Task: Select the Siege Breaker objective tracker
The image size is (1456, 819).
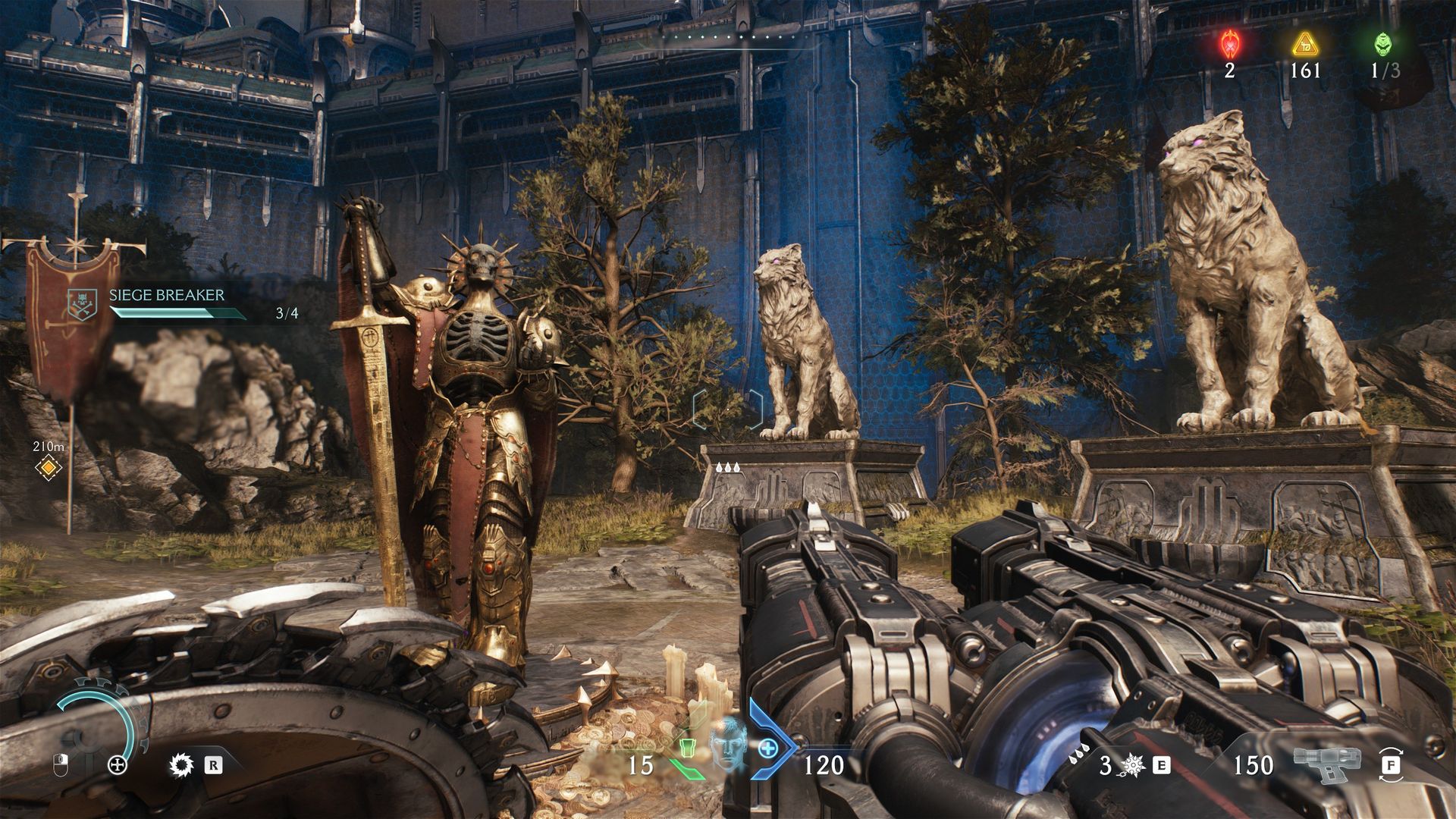Action: pyautogui.click(x=166, y=303)
